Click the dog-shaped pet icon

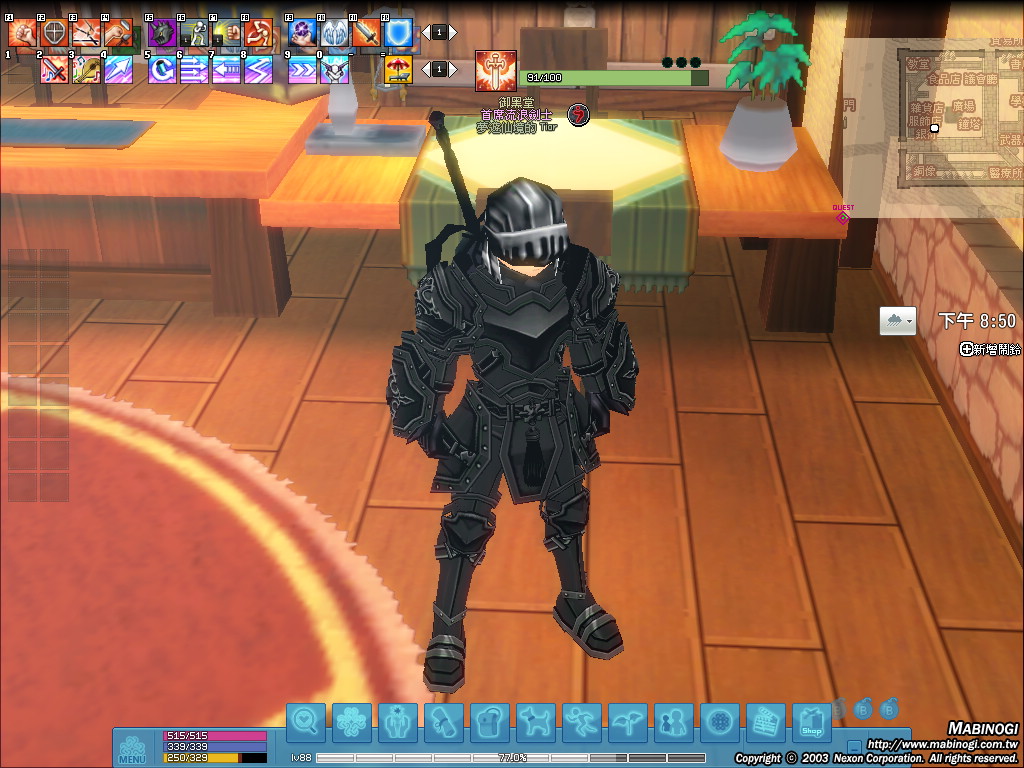536,722
